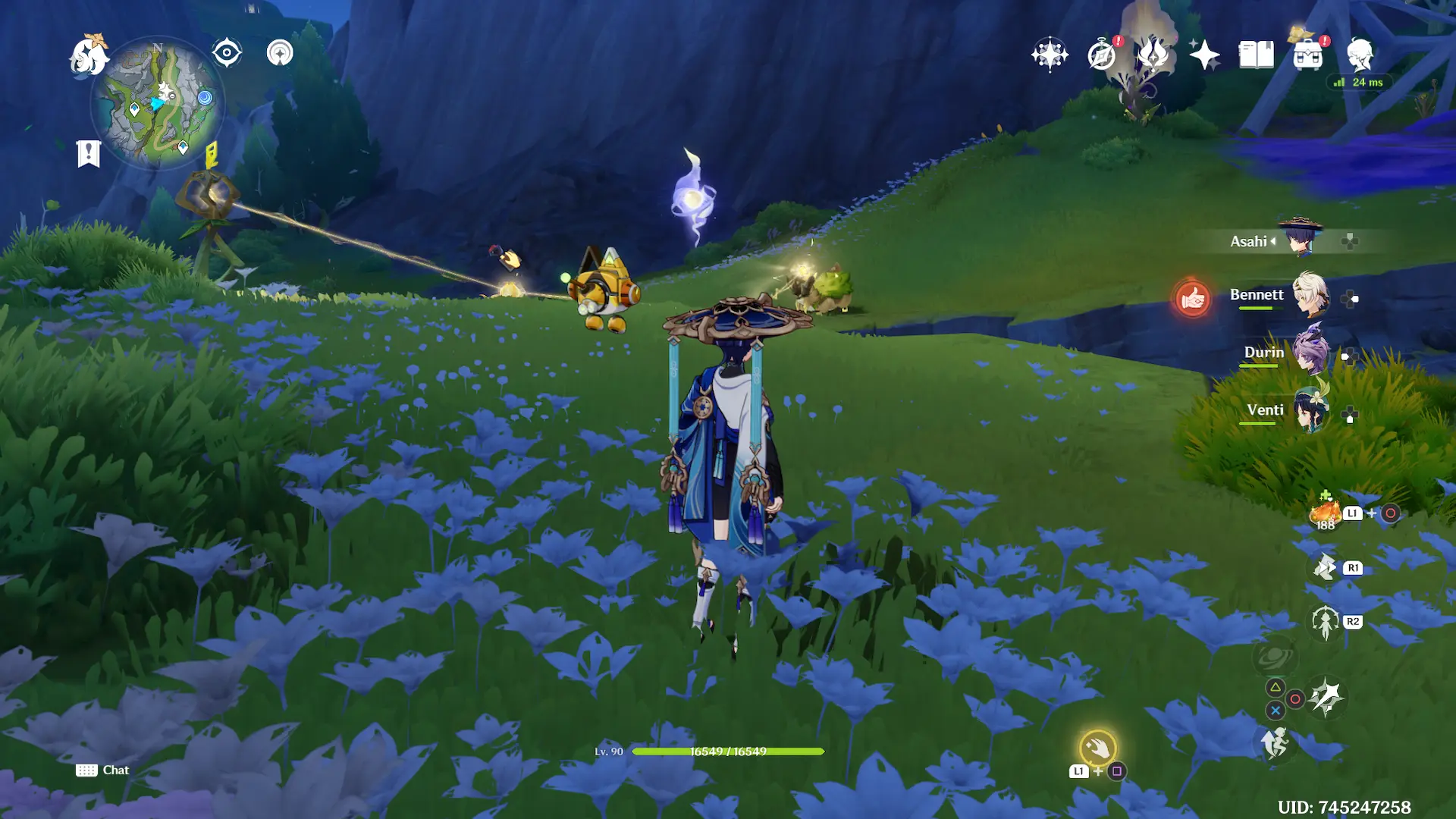This screenshot has height=819, width=1456.
Task: Open the quest bookmark icon below the minimap
Action: pyautogui.click(x=89, y=154)
